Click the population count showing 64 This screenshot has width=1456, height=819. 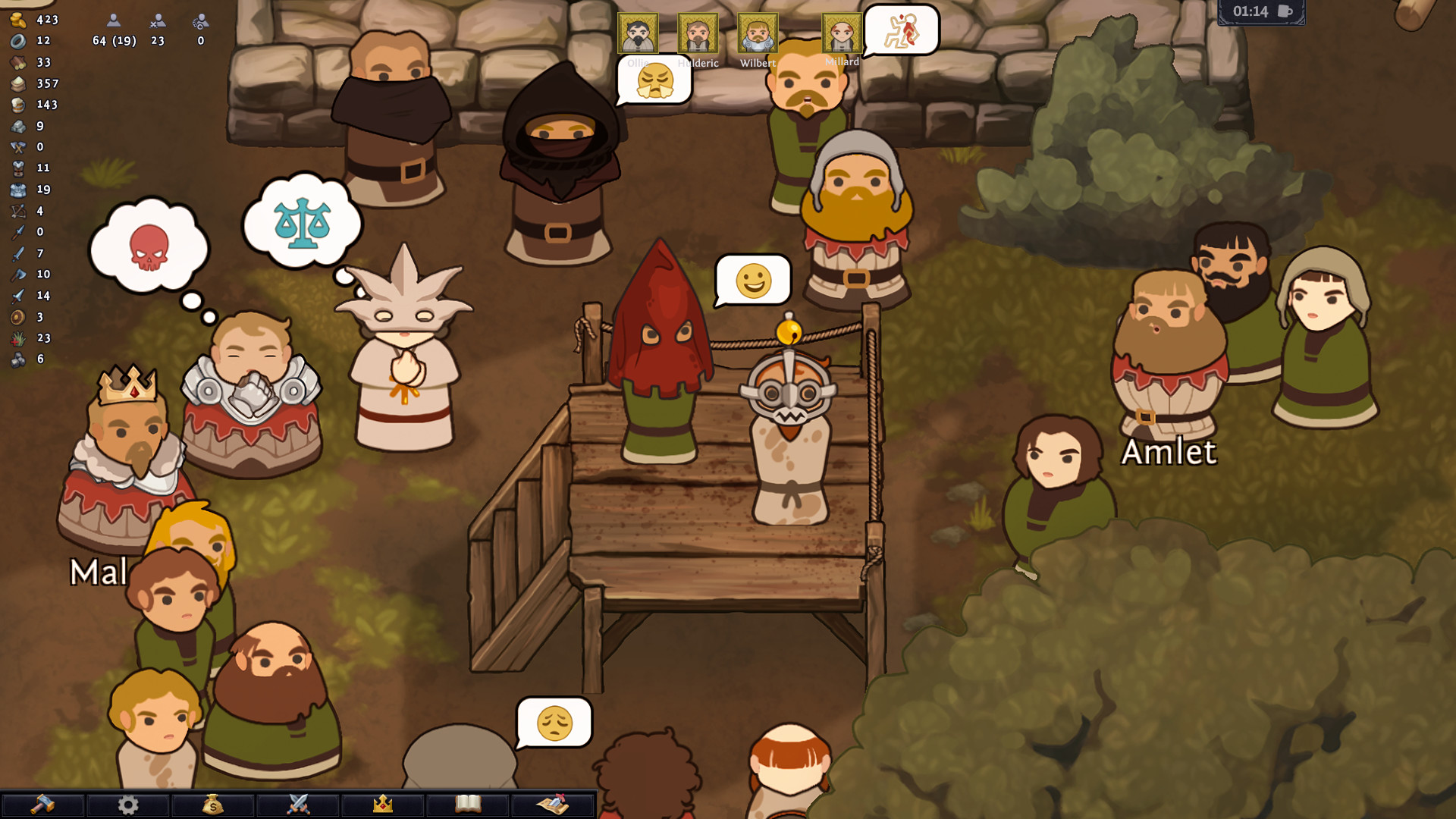point(115,42)
